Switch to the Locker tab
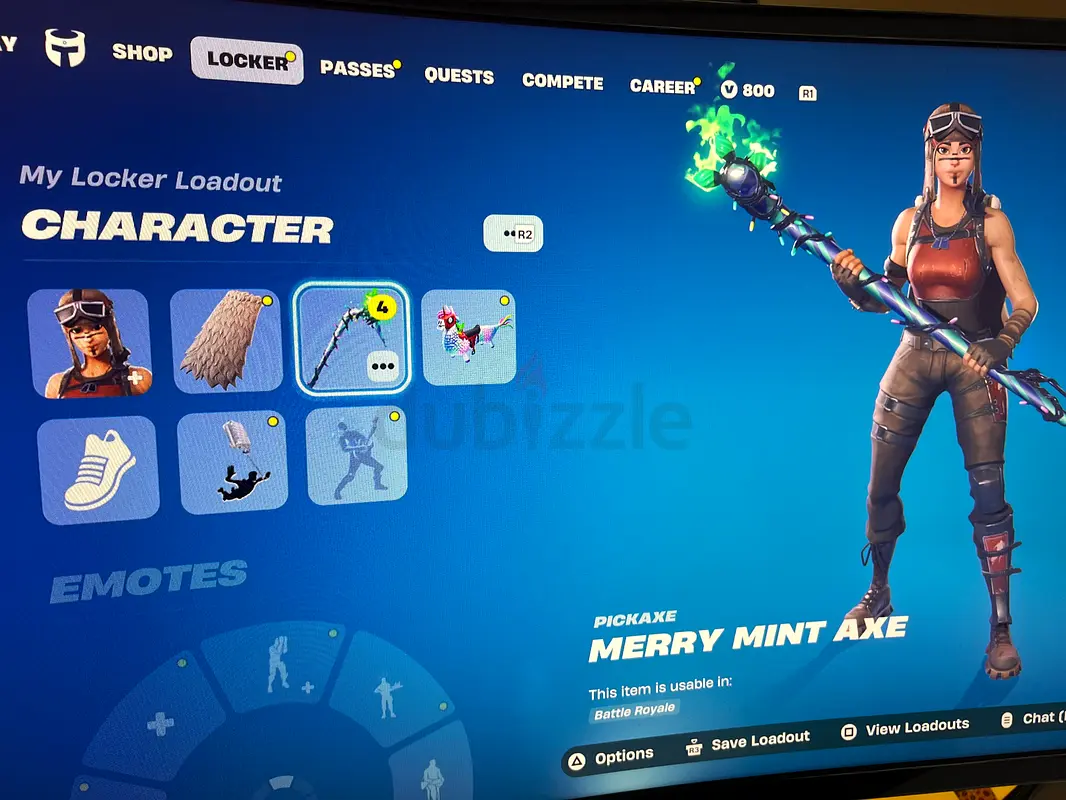The image size is (1066, 800). [247, 60]
